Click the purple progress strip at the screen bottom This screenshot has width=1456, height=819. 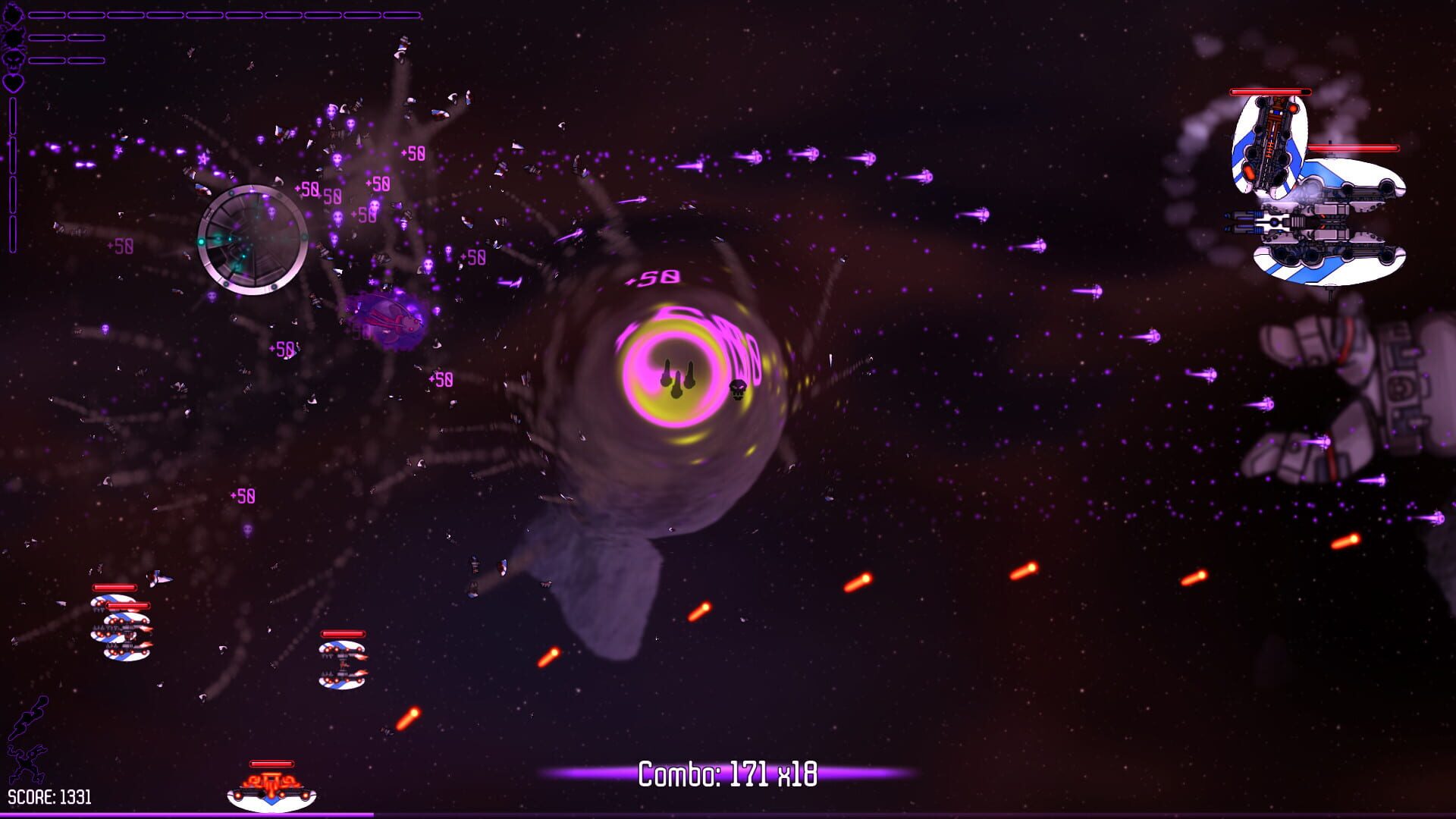pos(728,814)
